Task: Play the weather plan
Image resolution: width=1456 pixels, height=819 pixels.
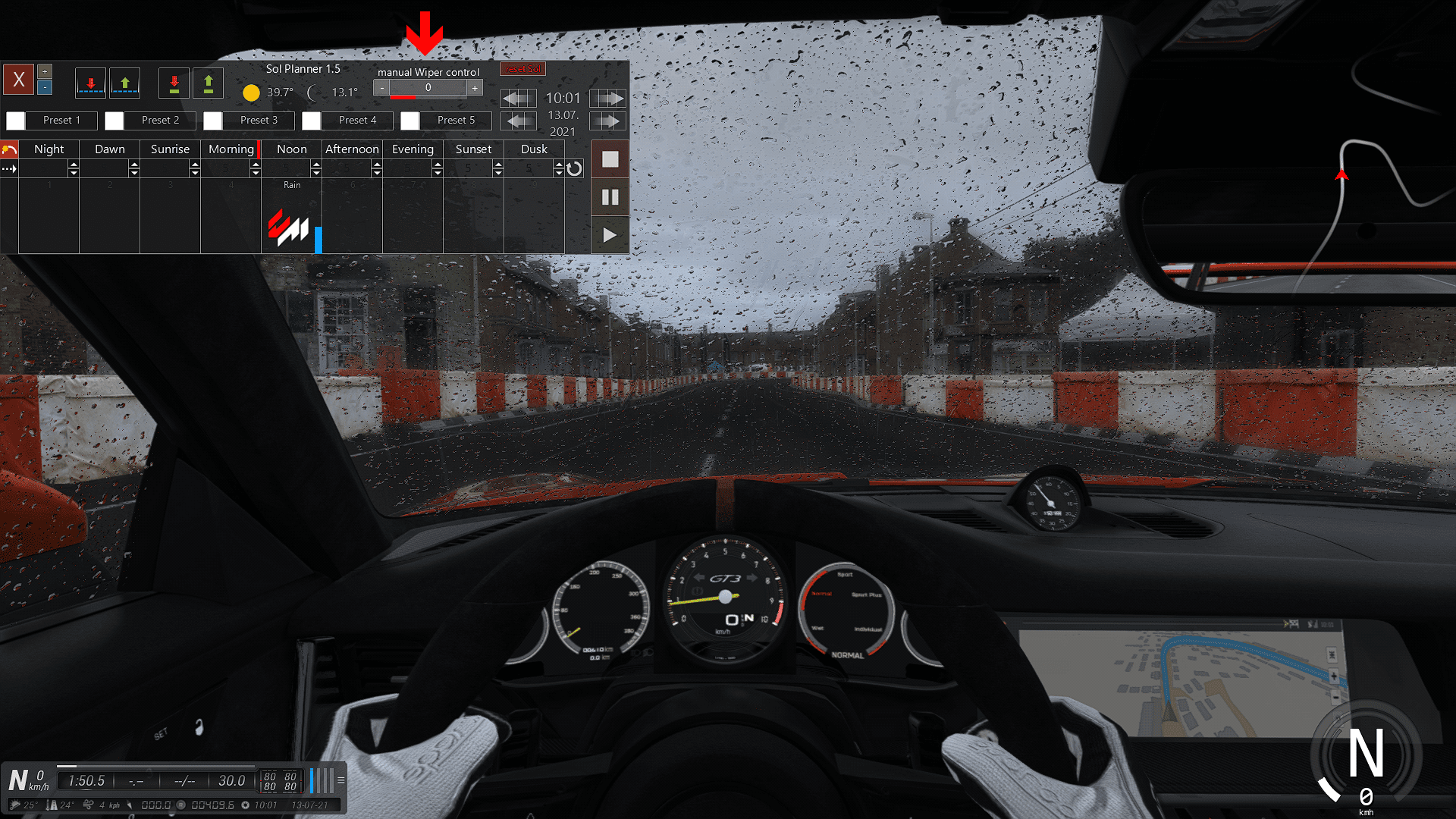Action: (610, 235)
